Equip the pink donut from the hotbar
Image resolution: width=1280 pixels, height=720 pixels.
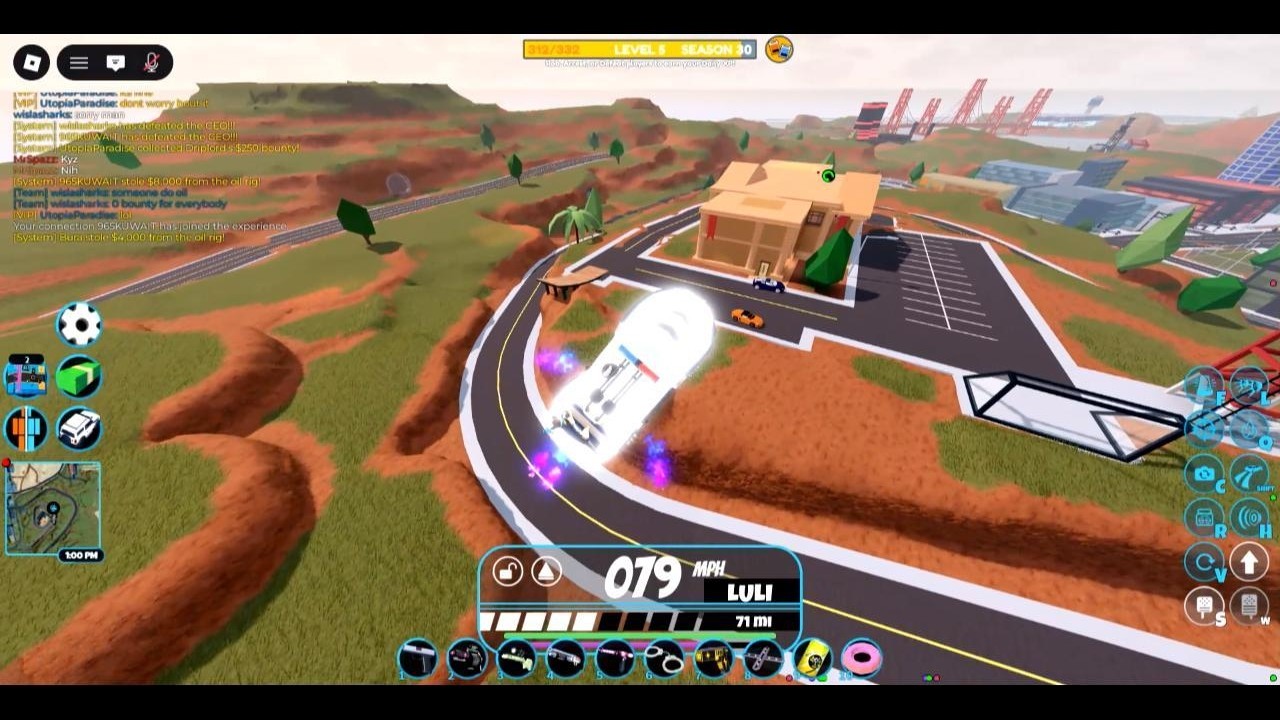tap(861, 658)
